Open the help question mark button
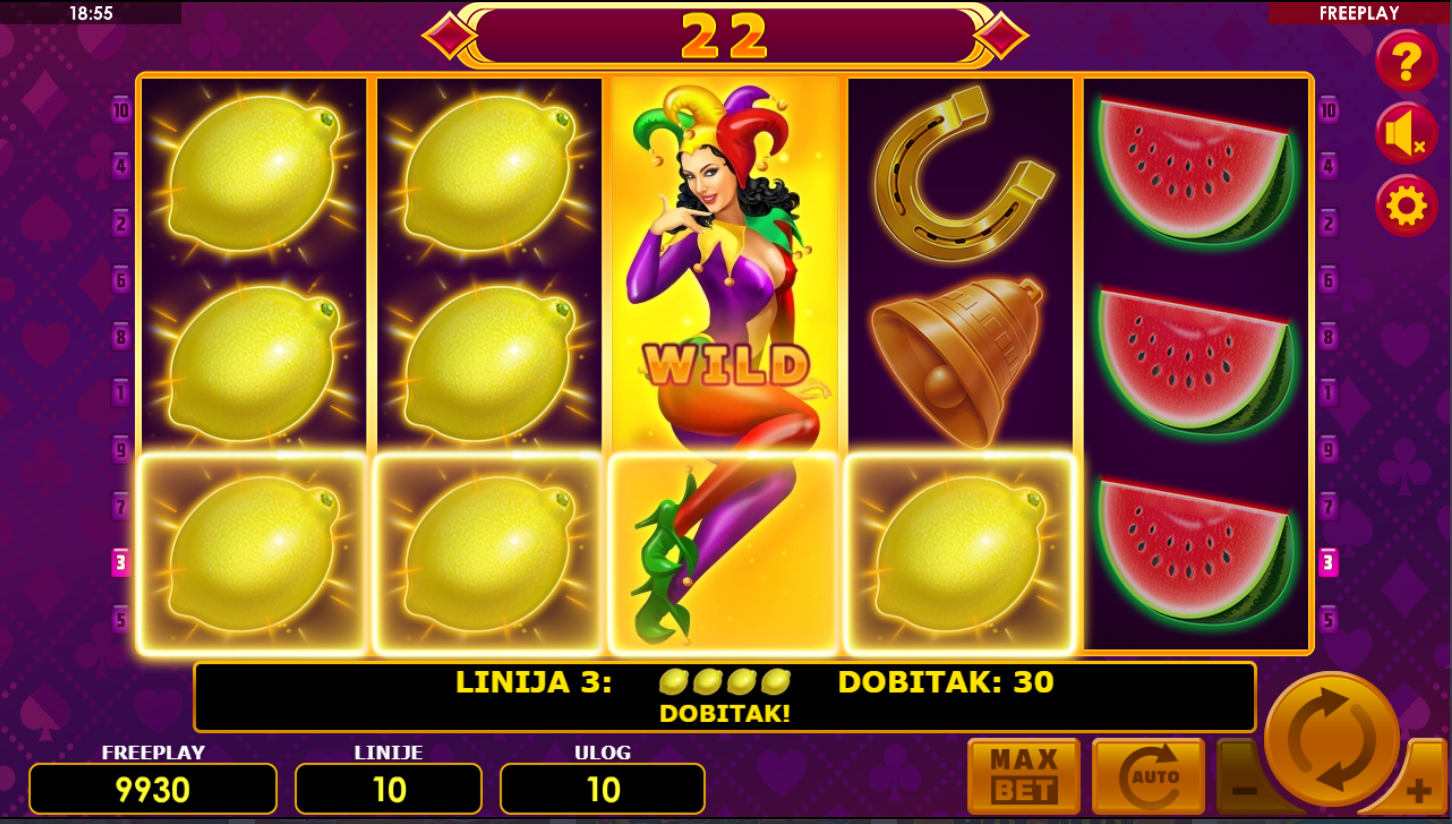 (1406, 62)
